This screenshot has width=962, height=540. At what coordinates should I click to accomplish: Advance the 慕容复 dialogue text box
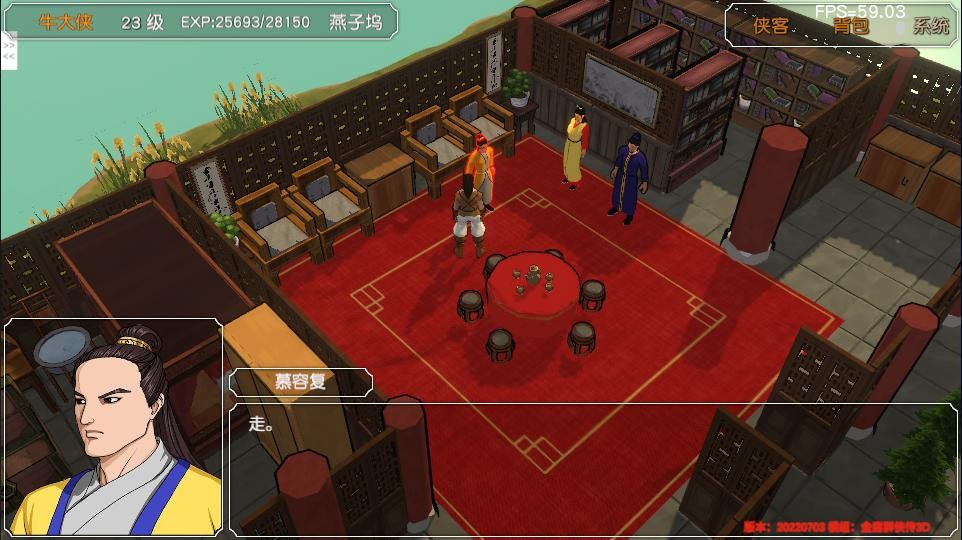click(x=590, y=465)
